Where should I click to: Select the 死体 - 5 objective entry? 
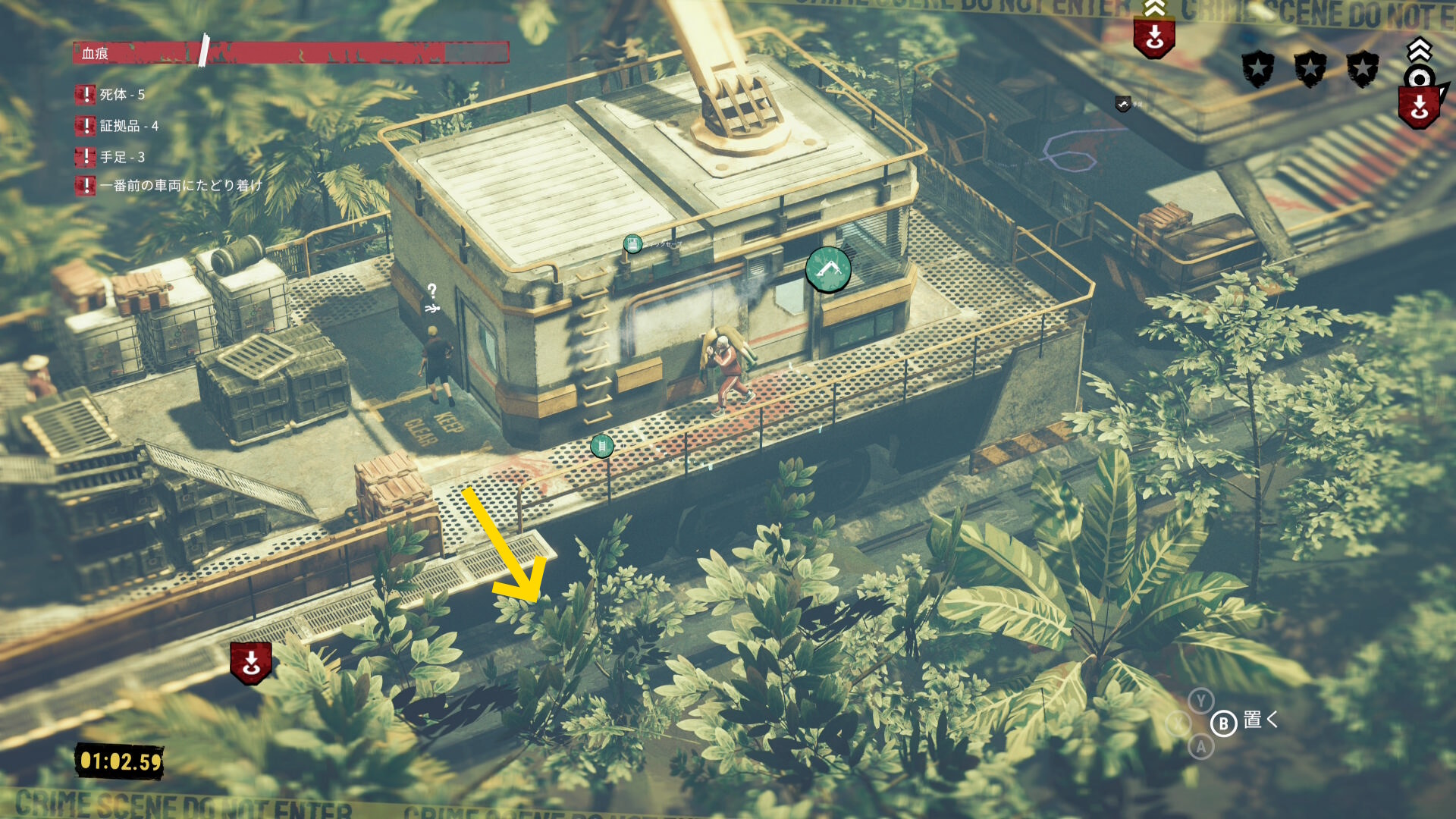pyautogui.click(x=121, y=95)
